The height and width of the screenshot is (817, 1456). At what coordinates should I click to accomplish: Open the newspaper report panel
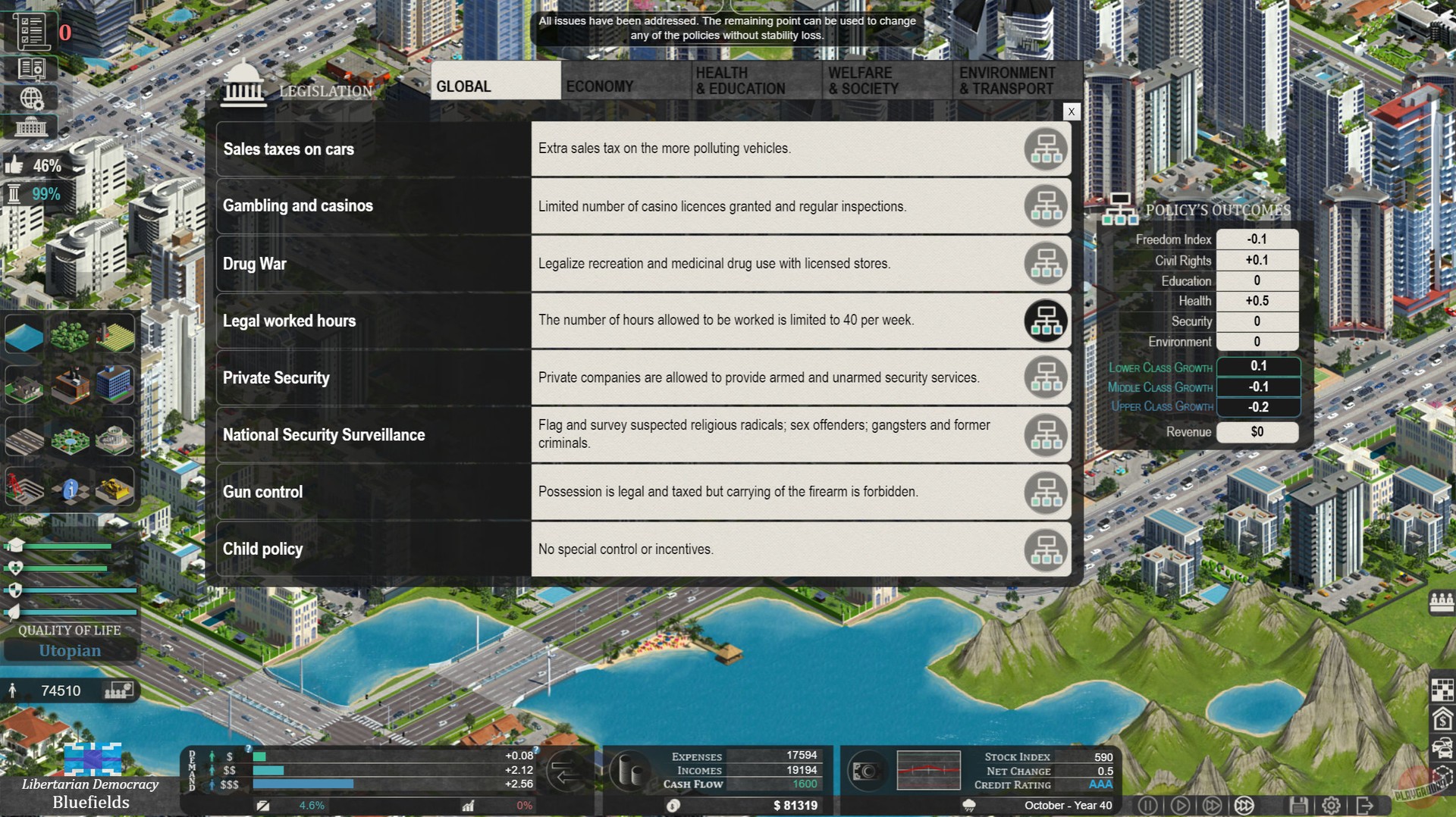30,30
